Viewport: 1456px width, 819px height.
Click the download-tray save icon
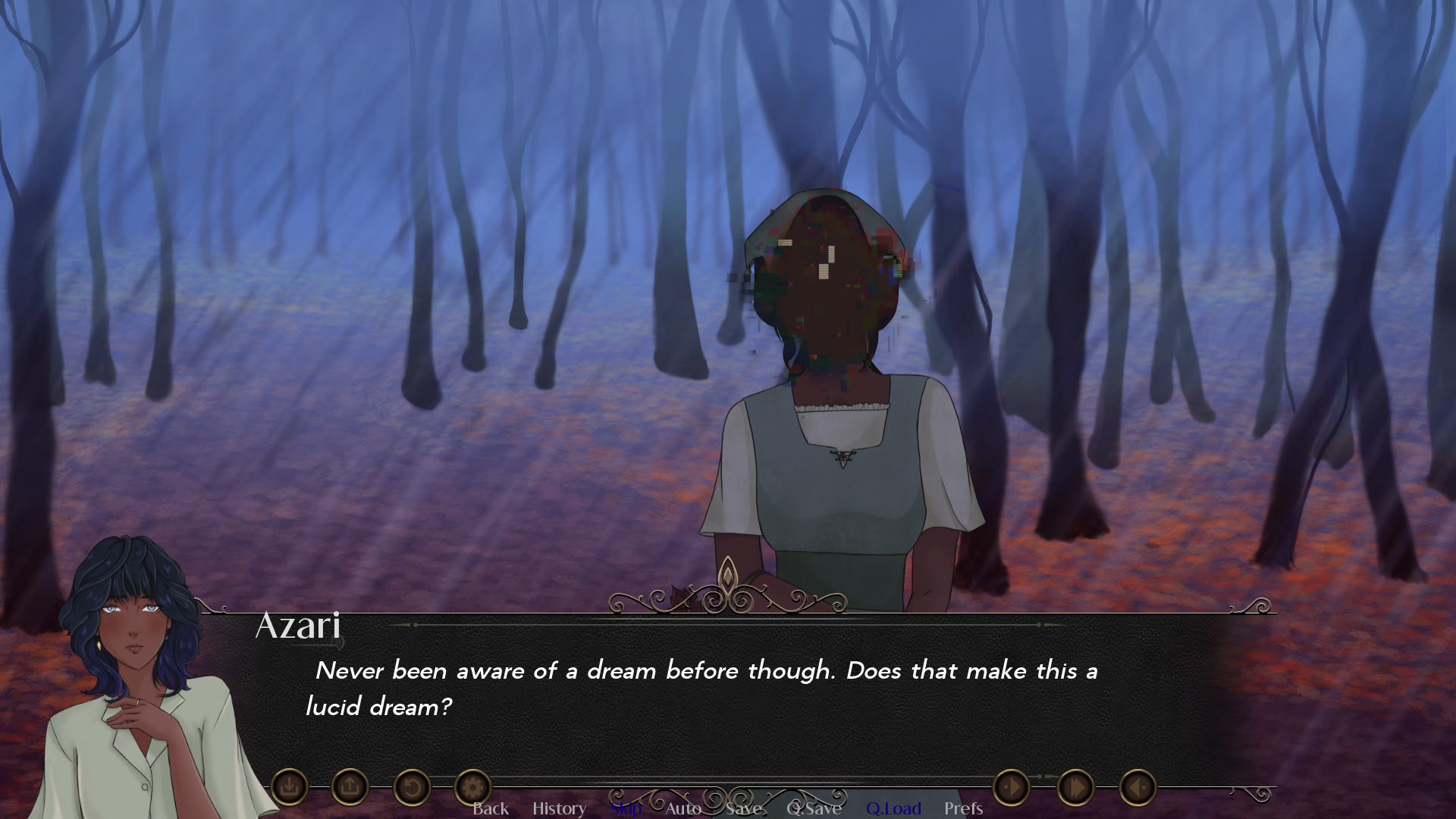[289, 787]
